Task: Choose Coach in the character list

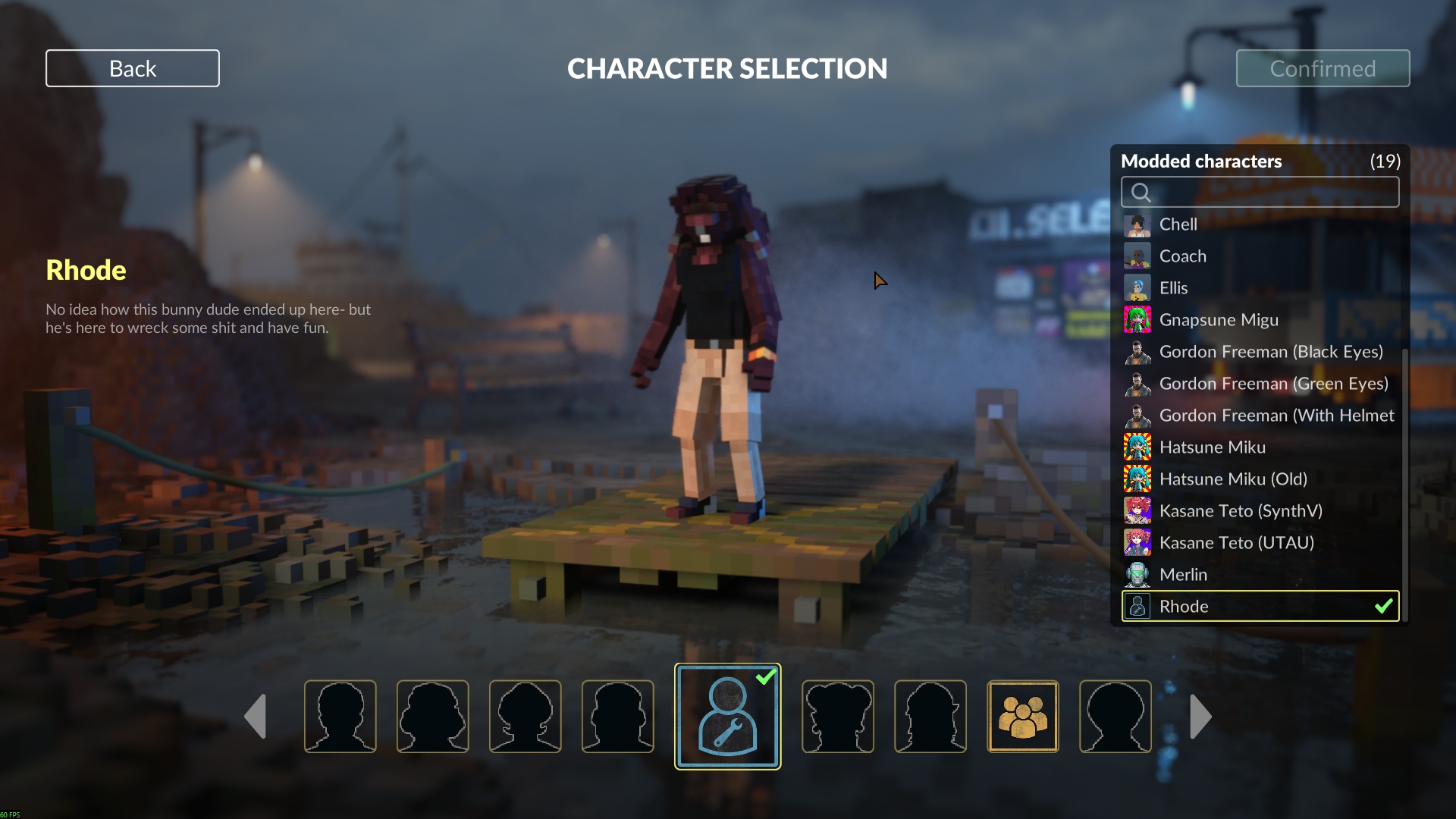Action: 1182,256
